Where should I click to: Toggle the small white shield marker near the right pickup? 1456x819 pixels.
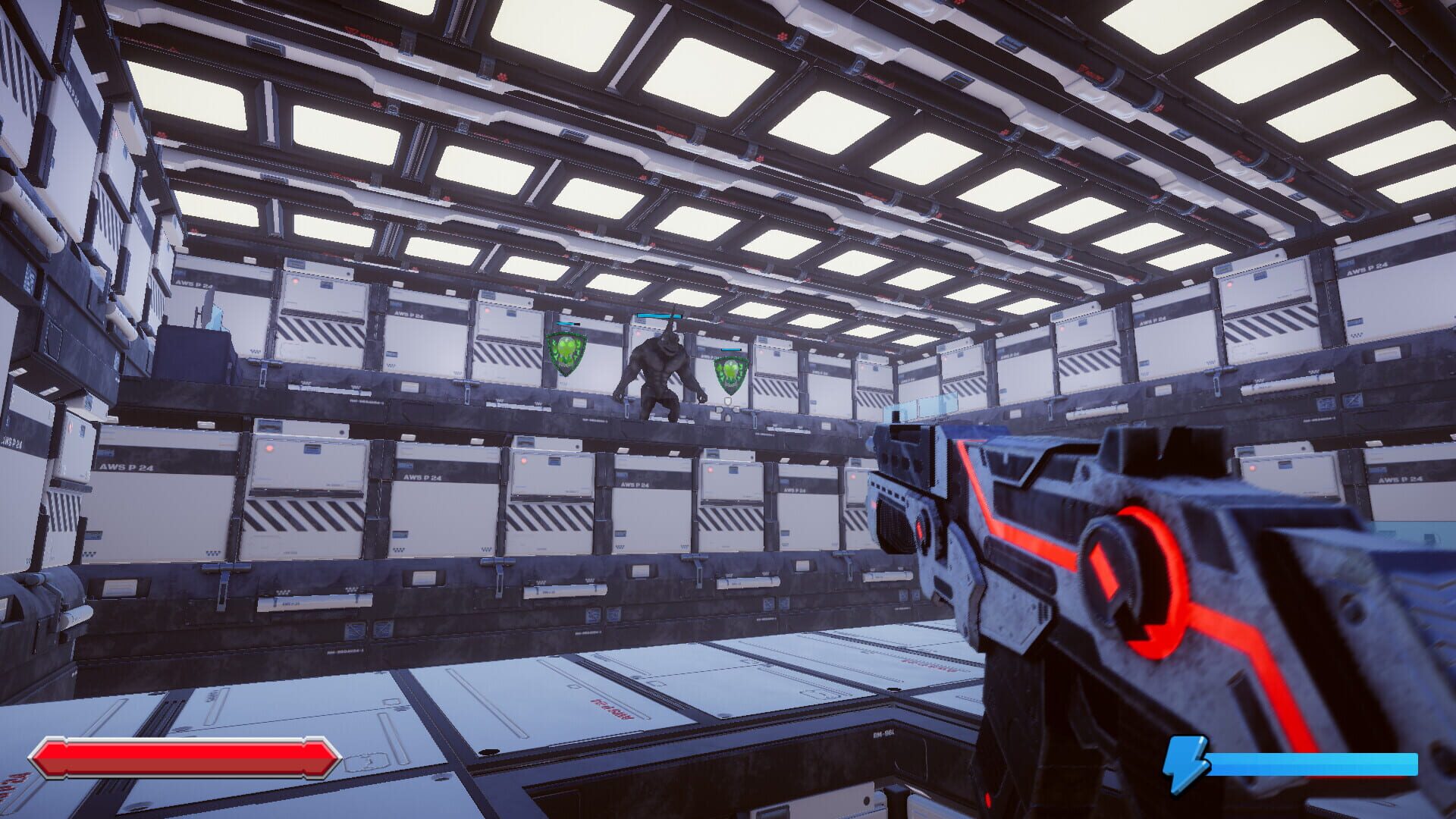[x=728, y=402]
